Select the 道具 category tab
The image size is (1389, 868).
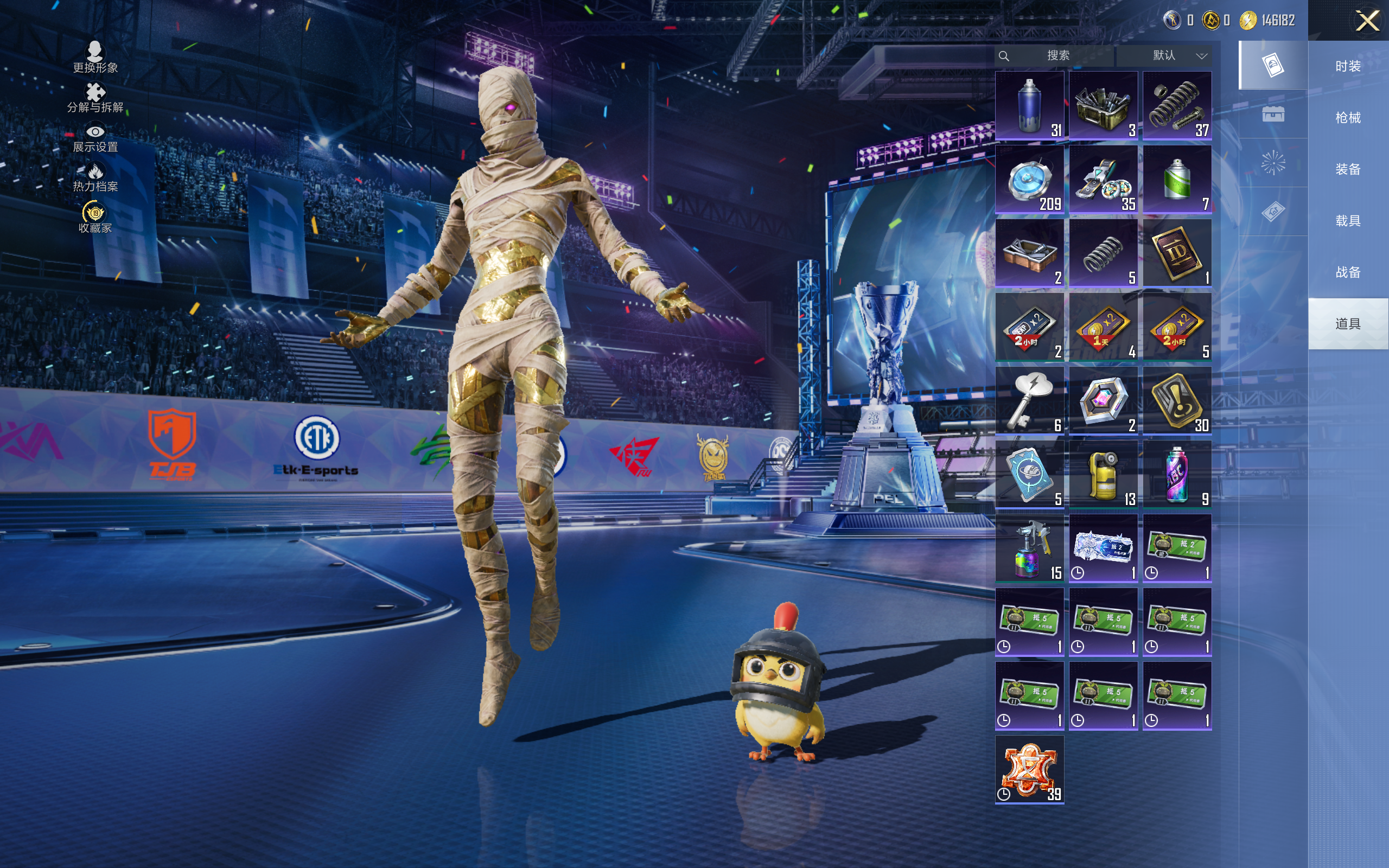pos(1348,324)
